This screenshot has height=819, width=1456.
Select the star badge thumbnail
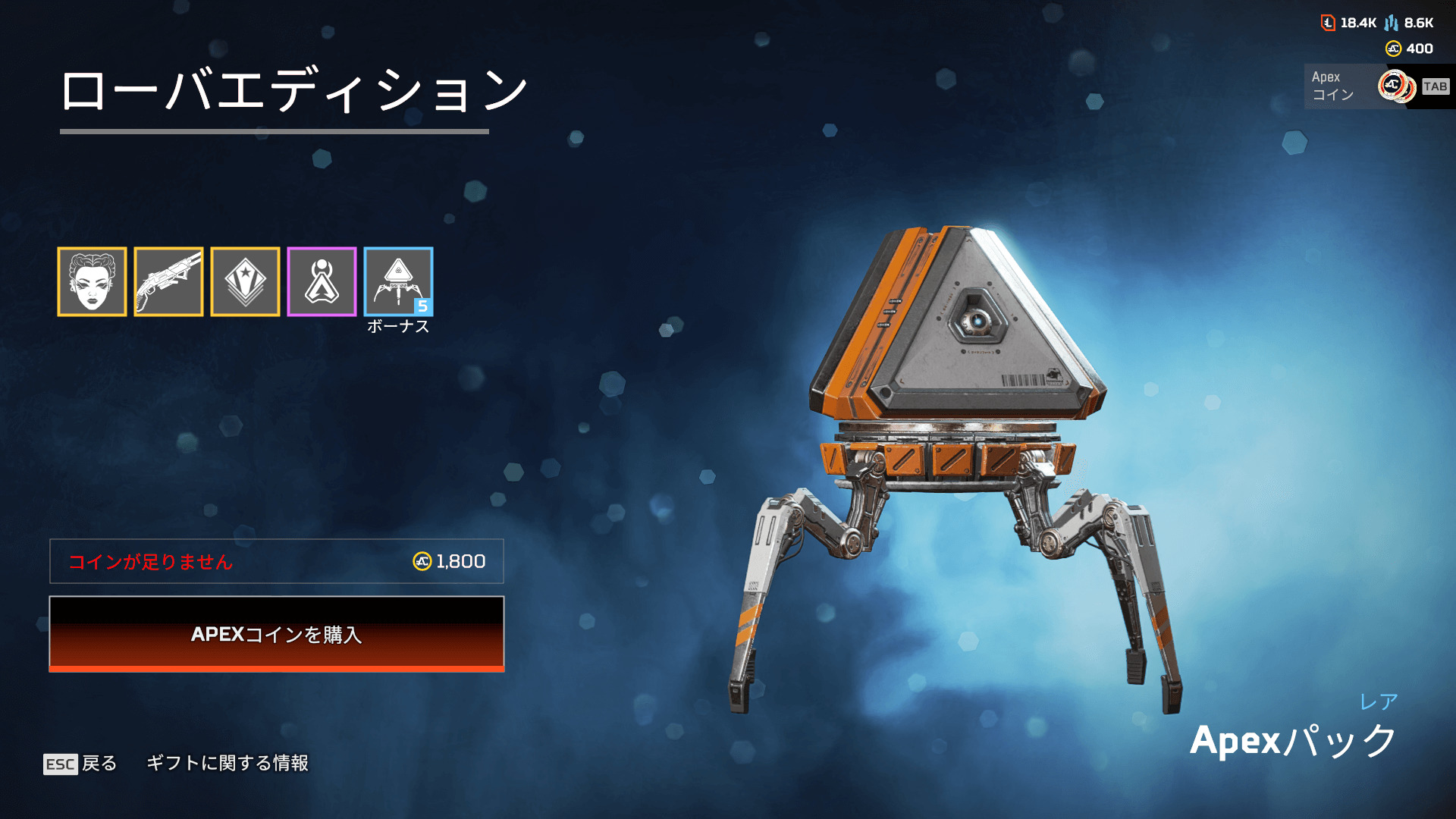245,281
